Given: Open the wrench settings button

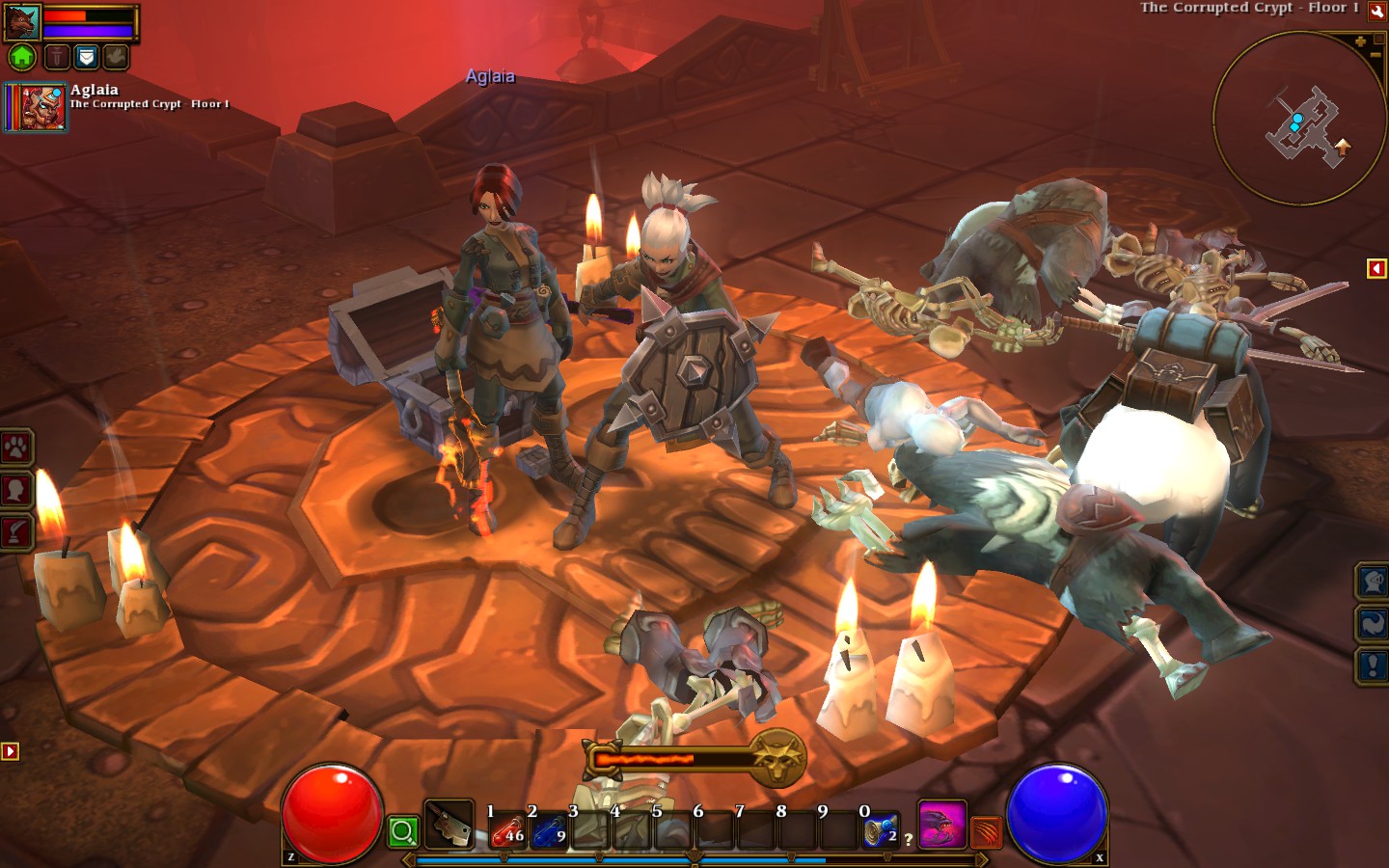Looking at the screenshot, I should coord(1377,11).
